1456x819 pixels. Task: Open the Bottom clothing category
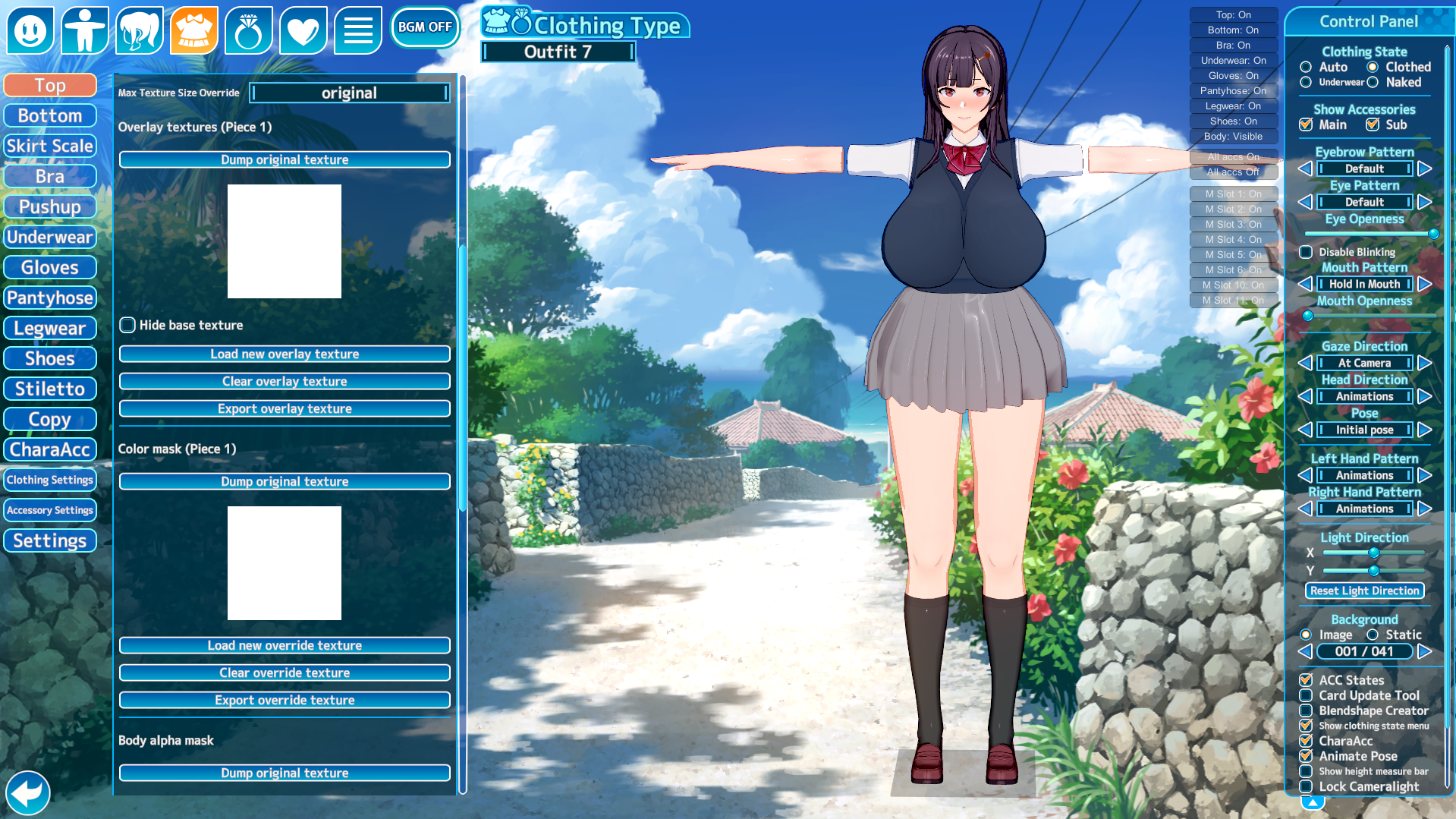pos(50,115)
